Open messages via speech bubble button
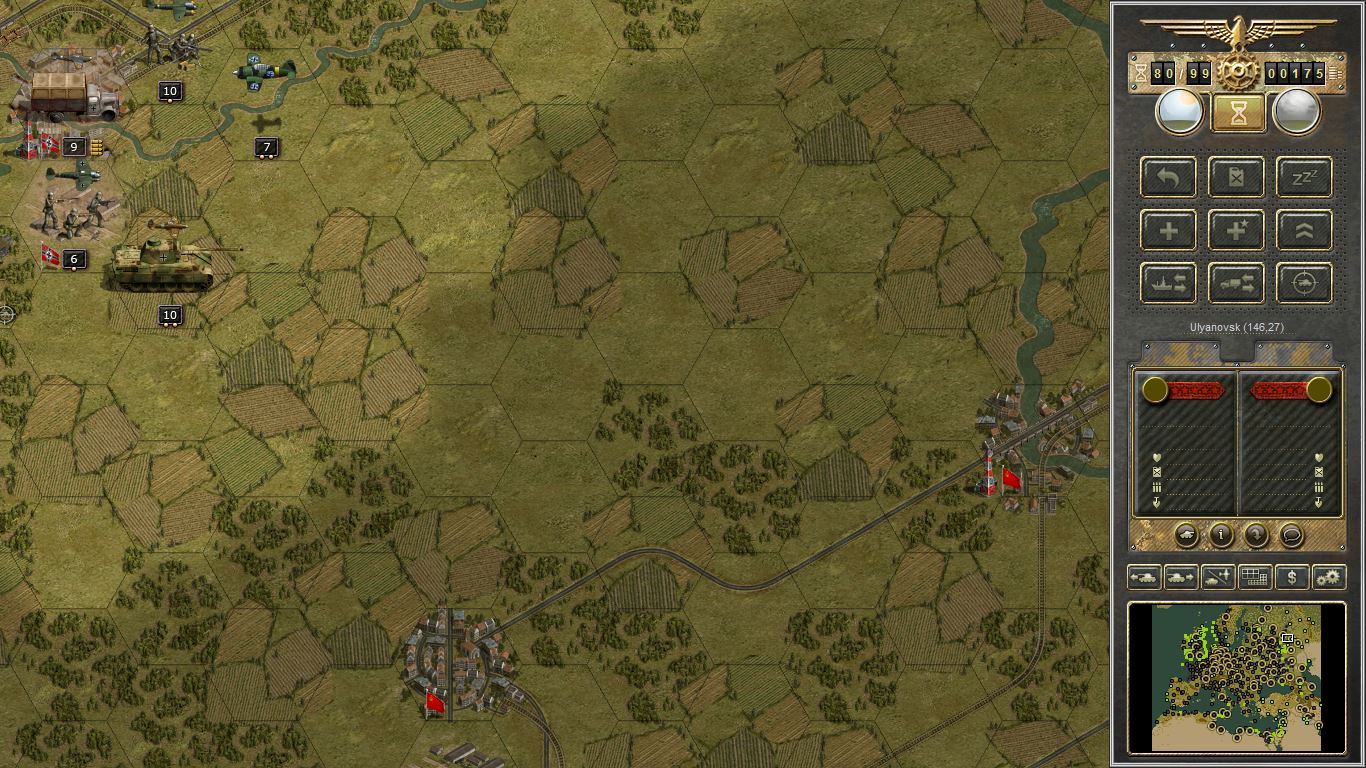Viewport: 1366px width, 768px height. 1290,536
